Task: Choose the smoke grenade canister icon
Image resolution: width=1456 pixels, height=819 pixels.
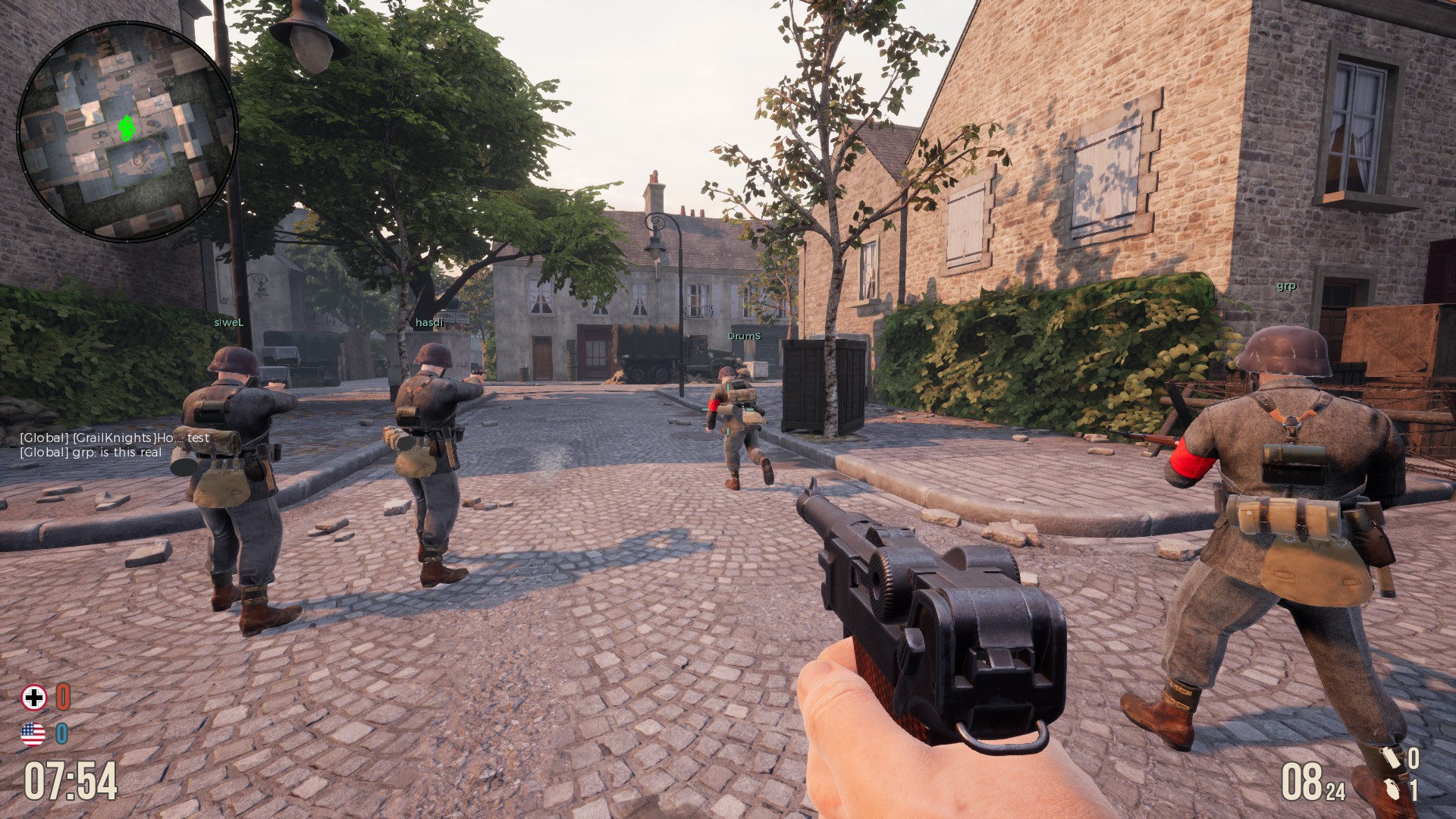Action: (1390, 758)
